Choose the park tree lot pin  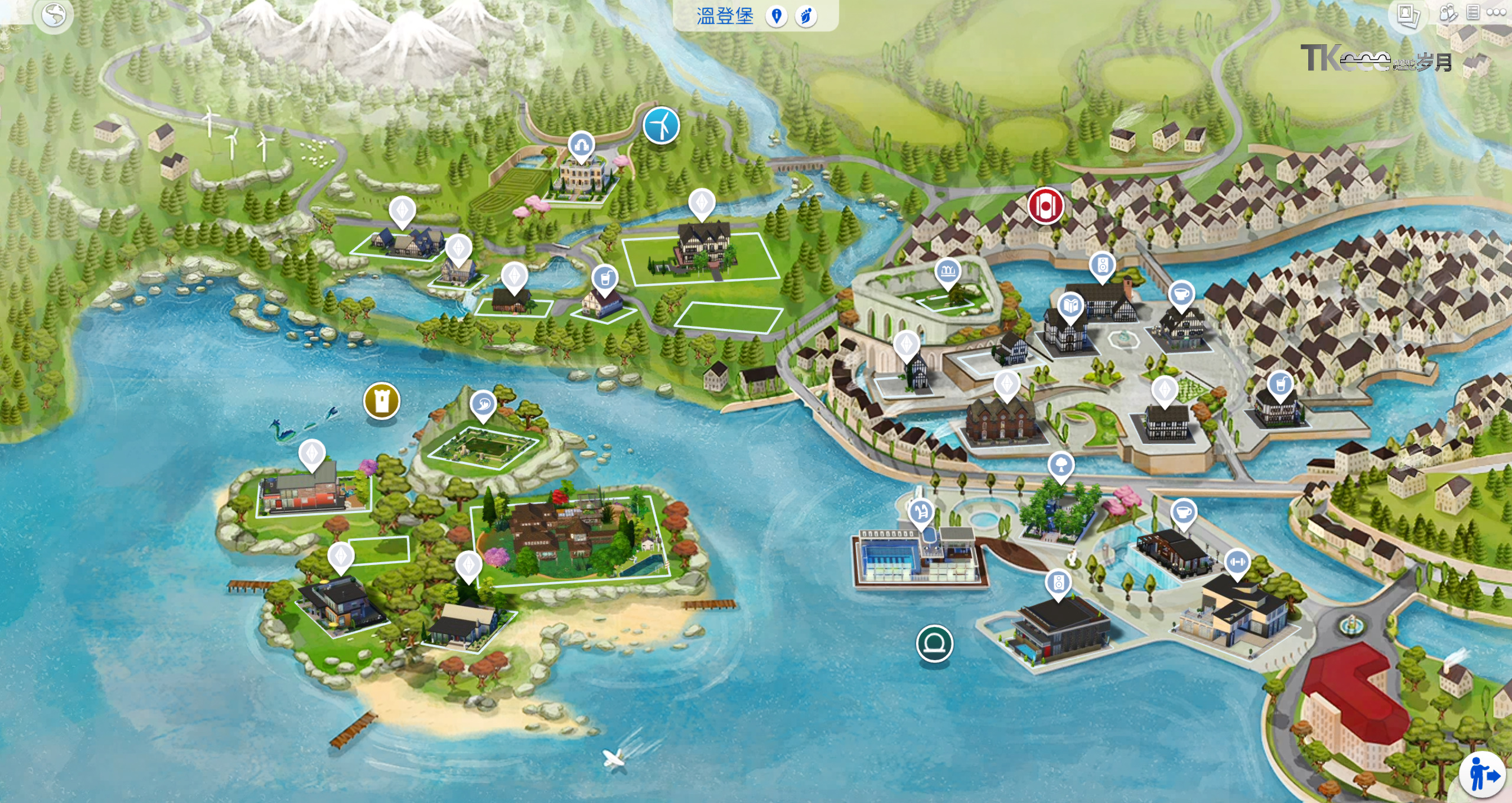pyautogui.click(x=1061, y=465)
